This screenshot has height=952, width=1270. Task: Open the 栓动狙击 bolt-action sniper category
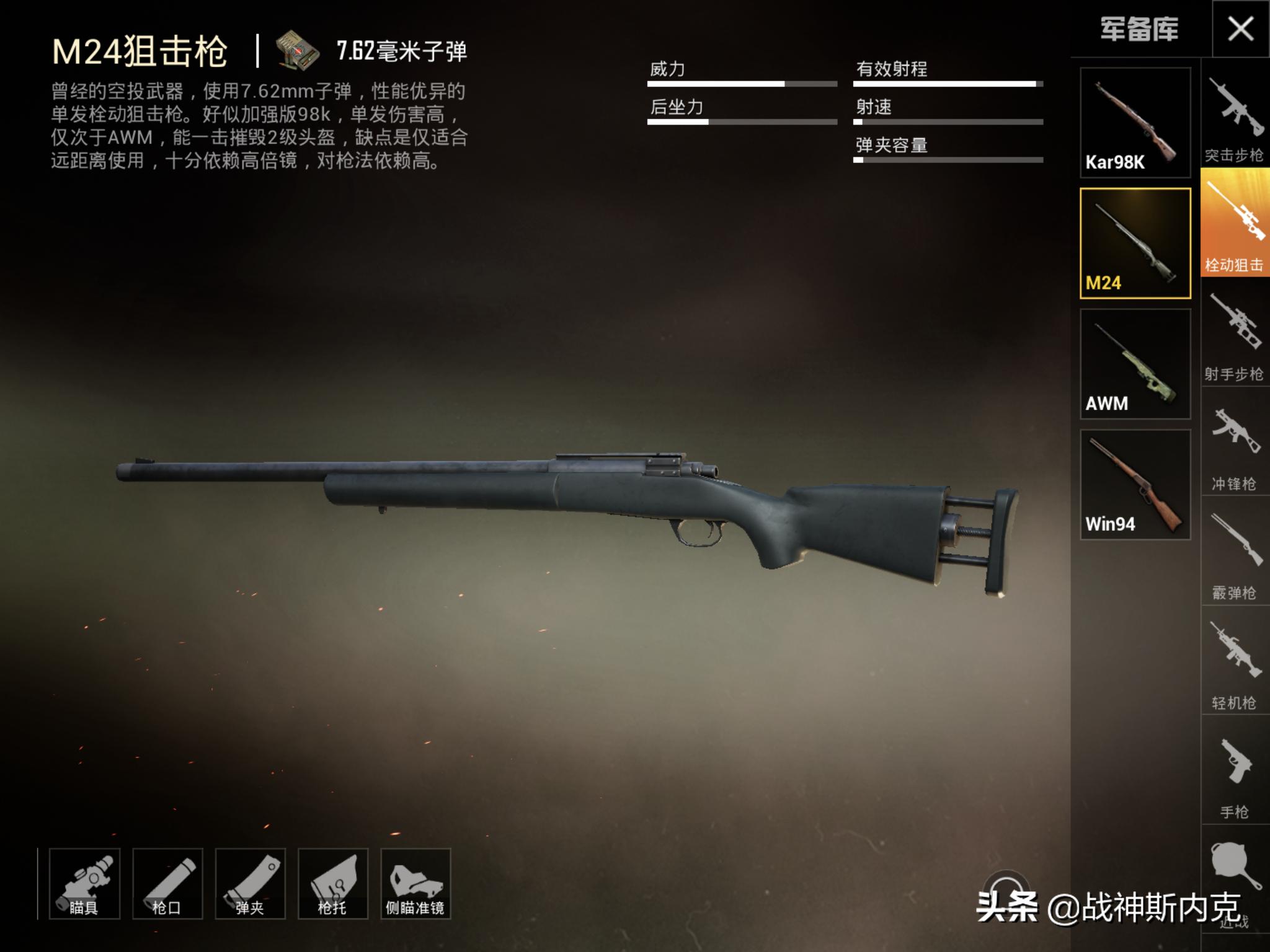tap(1234, 223)
